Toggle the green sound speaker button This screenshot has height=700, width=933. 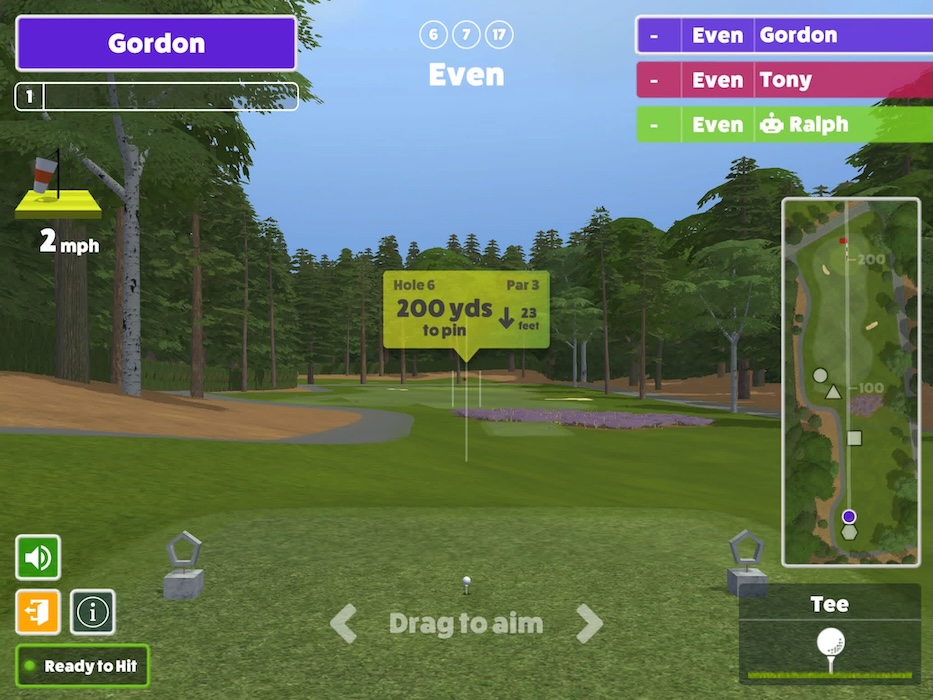38,557
